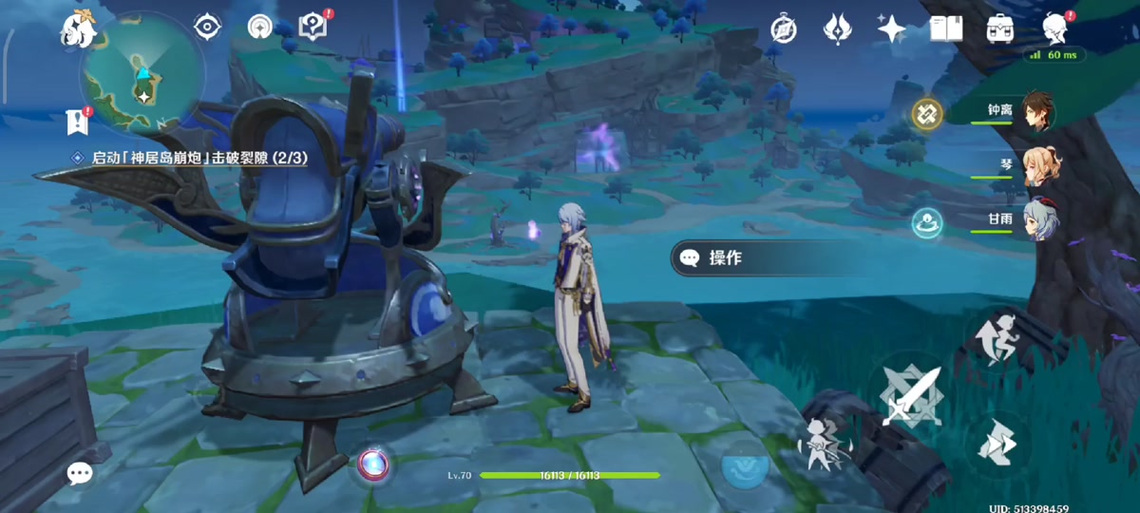Open the chat speech bubble
This screenshot has height=513, width=1140.
(x=79, y=473)
